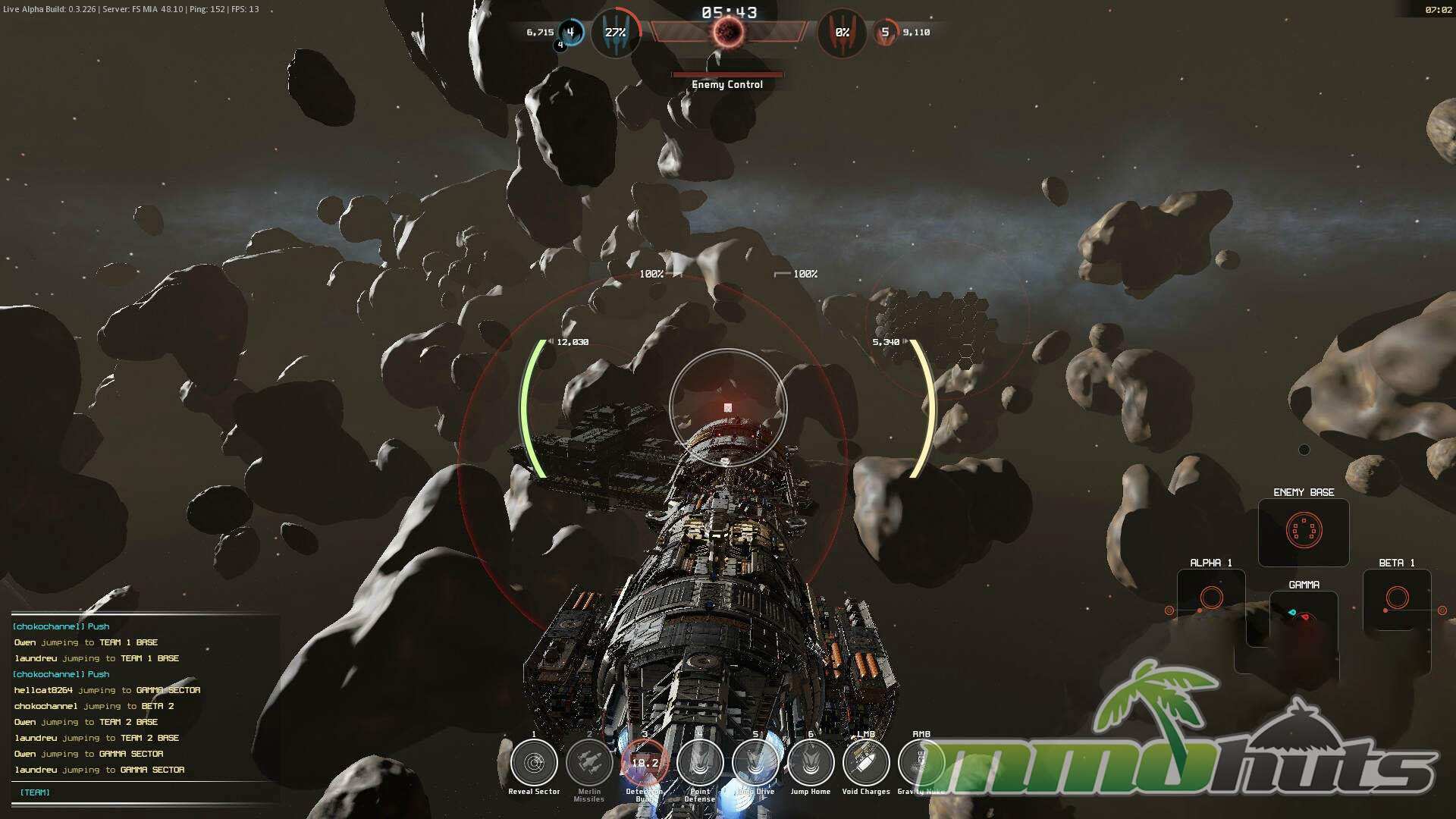The height and width of the screenshot is (819, 1456).
Task: Turn on the Point Defense ability
Action: tap(700, 762)
